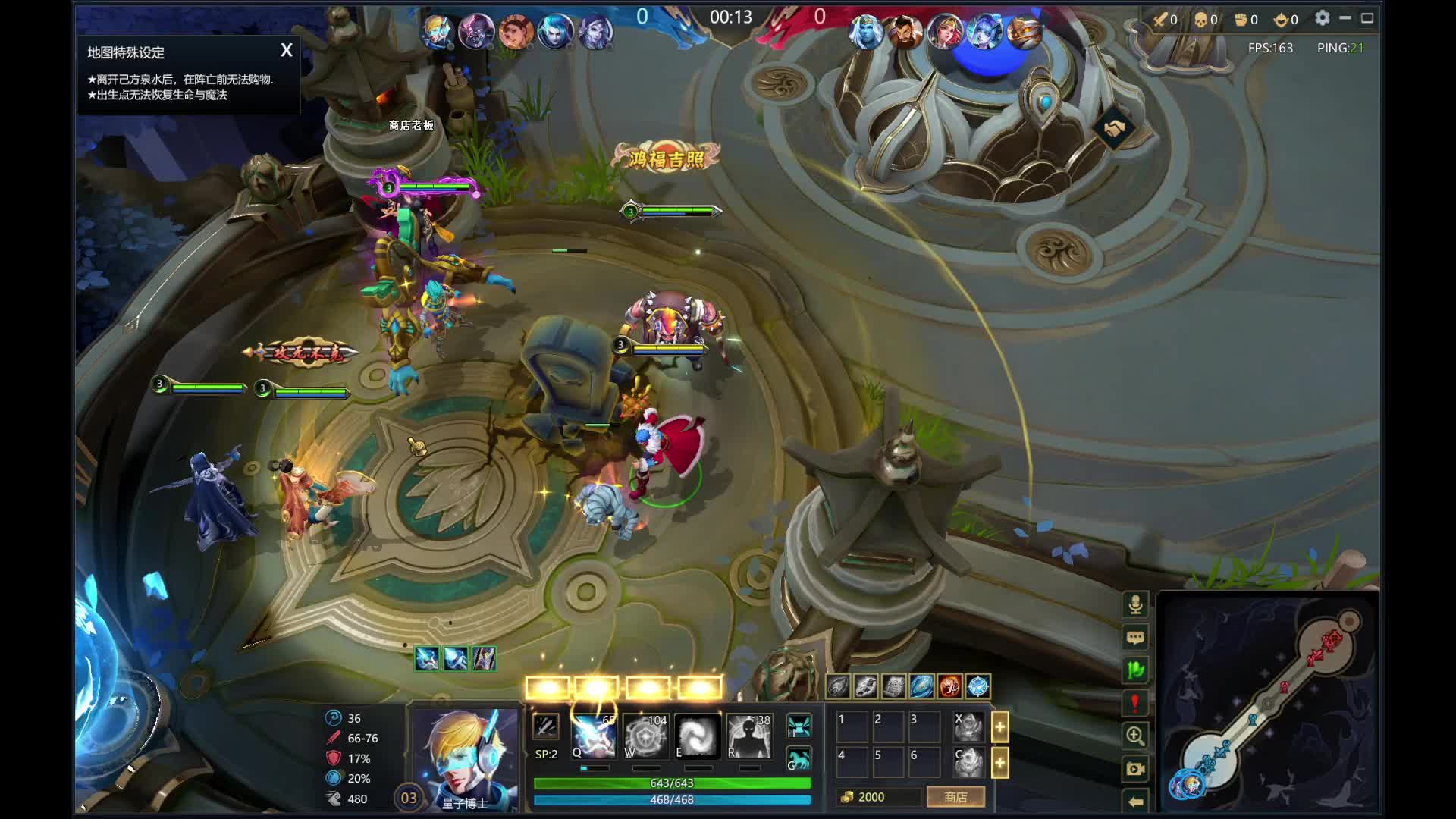Screen dimensions: 1456x819
Task: Use the E swirl ability icon
Action: tap(697, 735)
